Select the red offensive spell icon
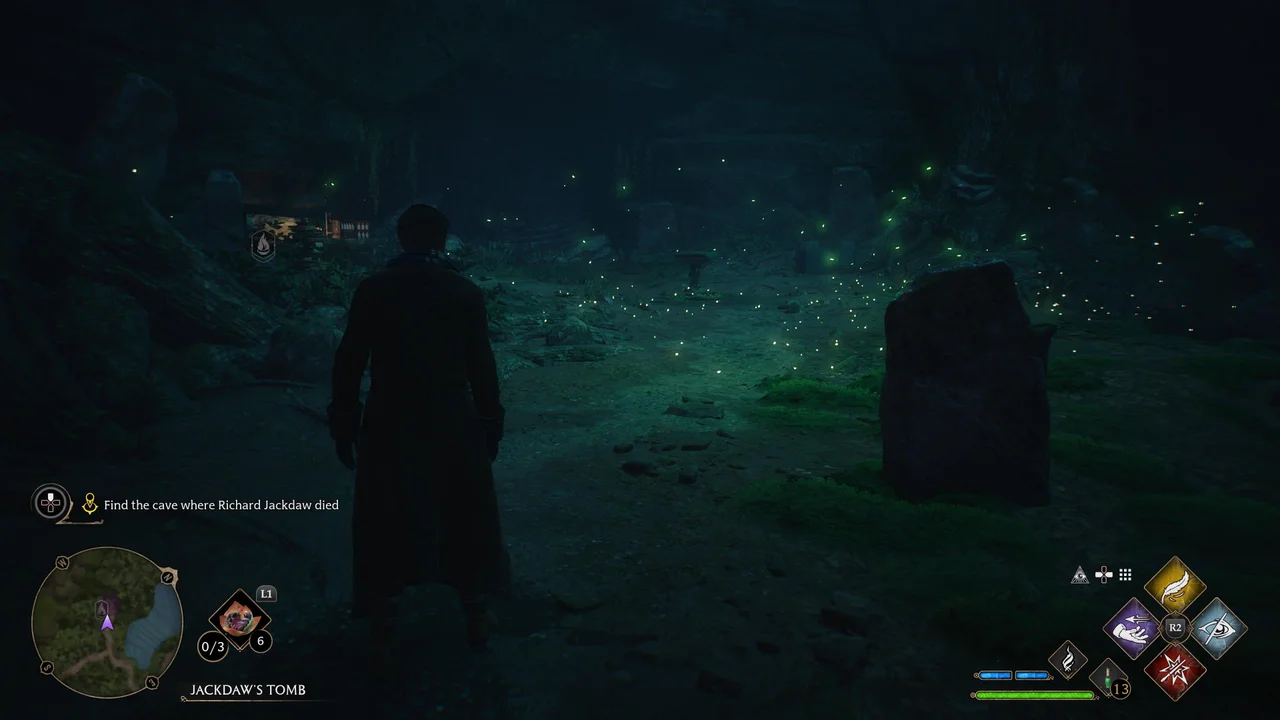1280x720 pixels. [x=1175, y=670]
